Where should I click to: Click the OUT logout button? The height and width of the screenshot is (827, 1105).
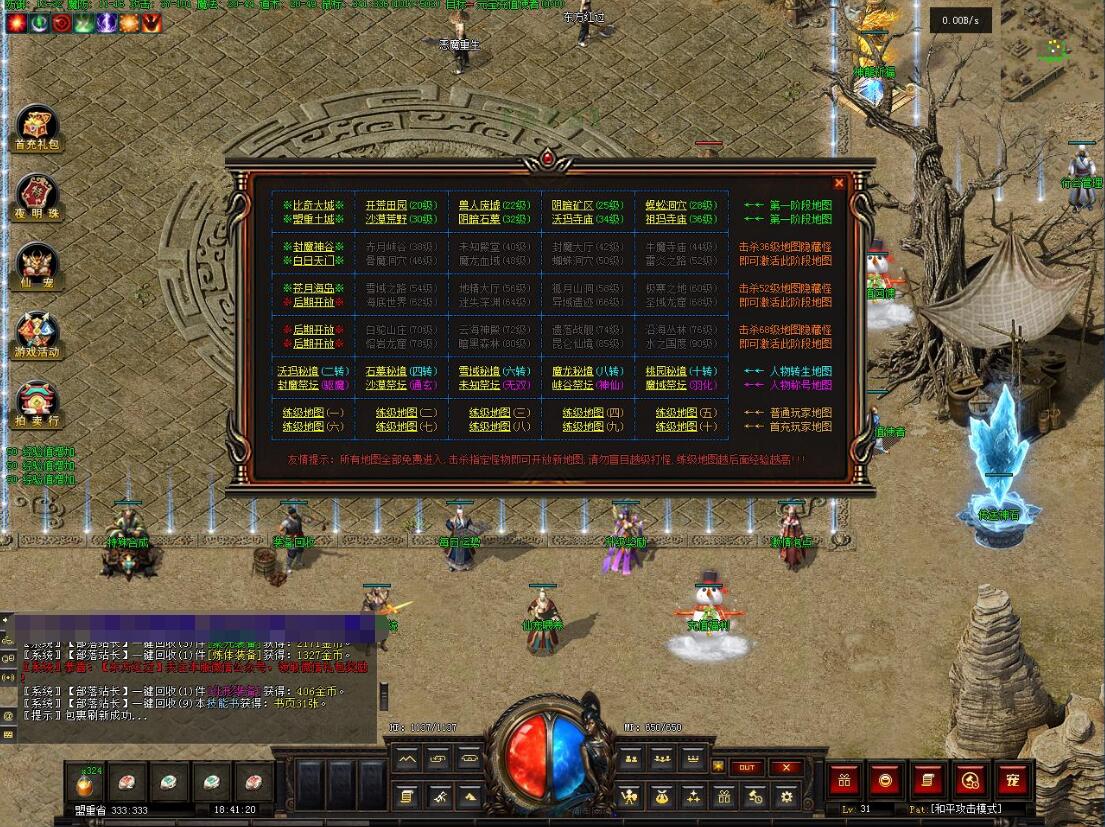[x=746, y=767]
